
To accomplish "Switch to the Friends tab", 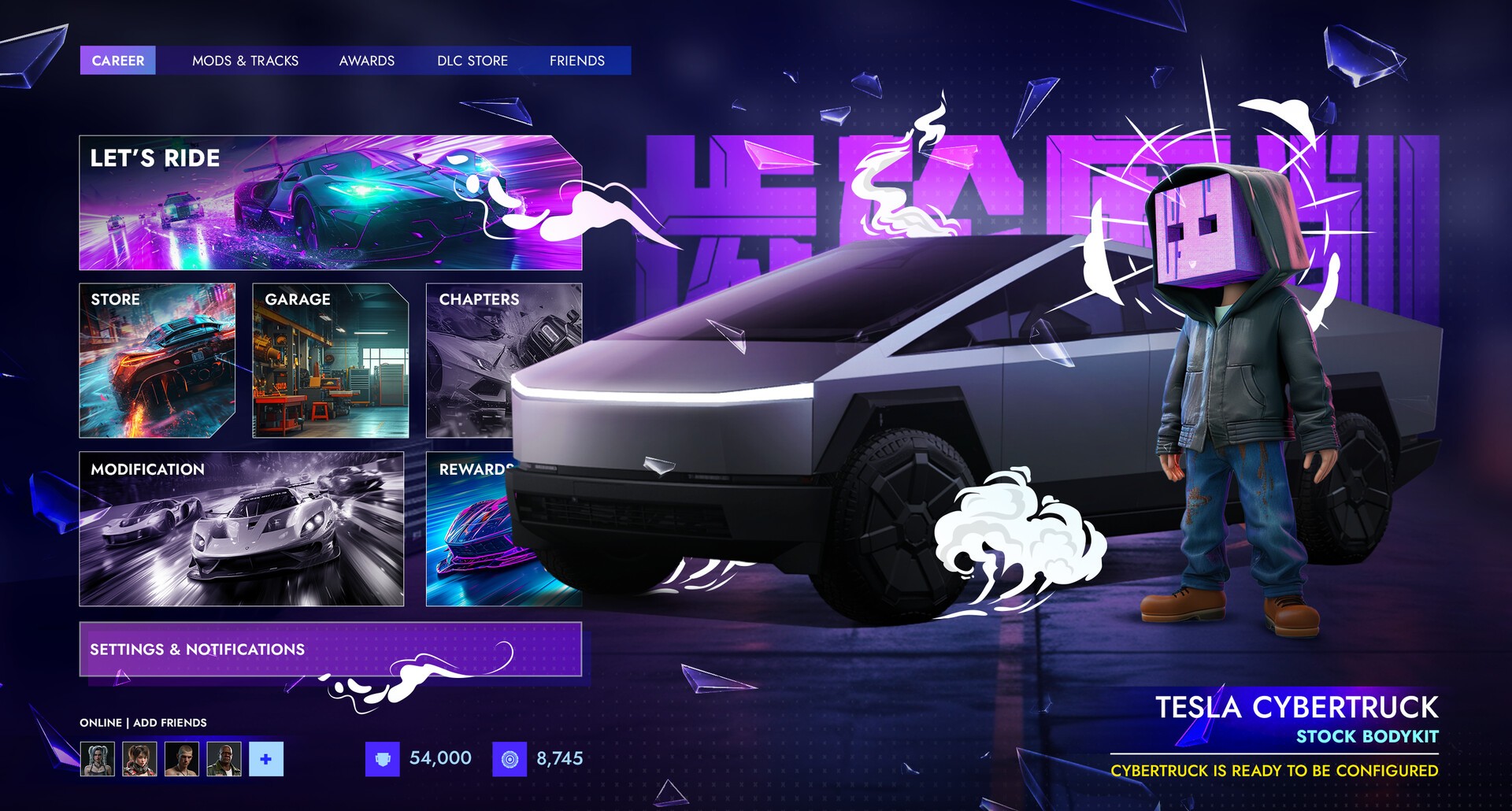I will click(x=577, y=61).
